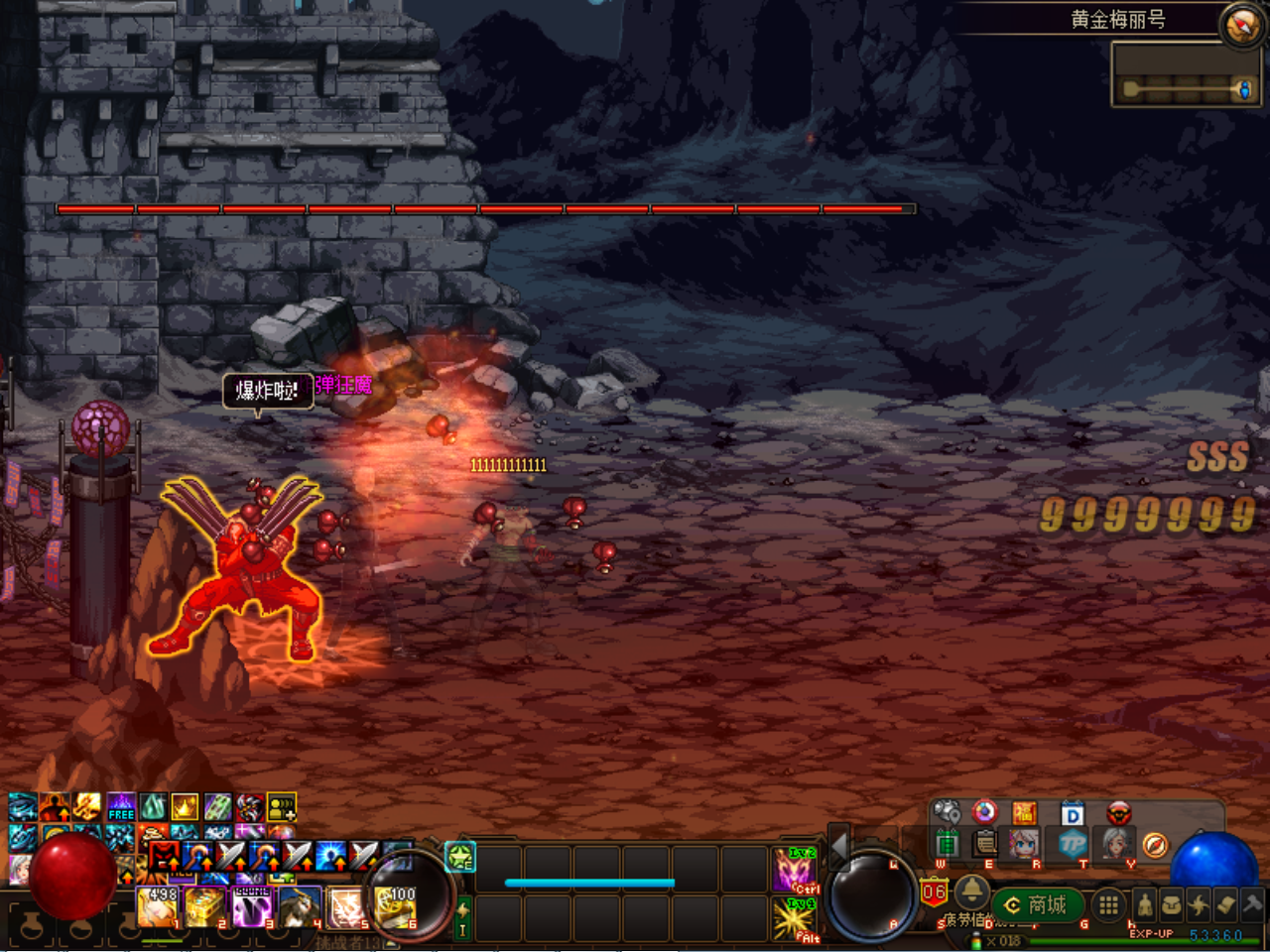Click the EXP-UP label above the experience bar
The height and width of the screenshot is (952, 1270).
tap(1152, 933)
